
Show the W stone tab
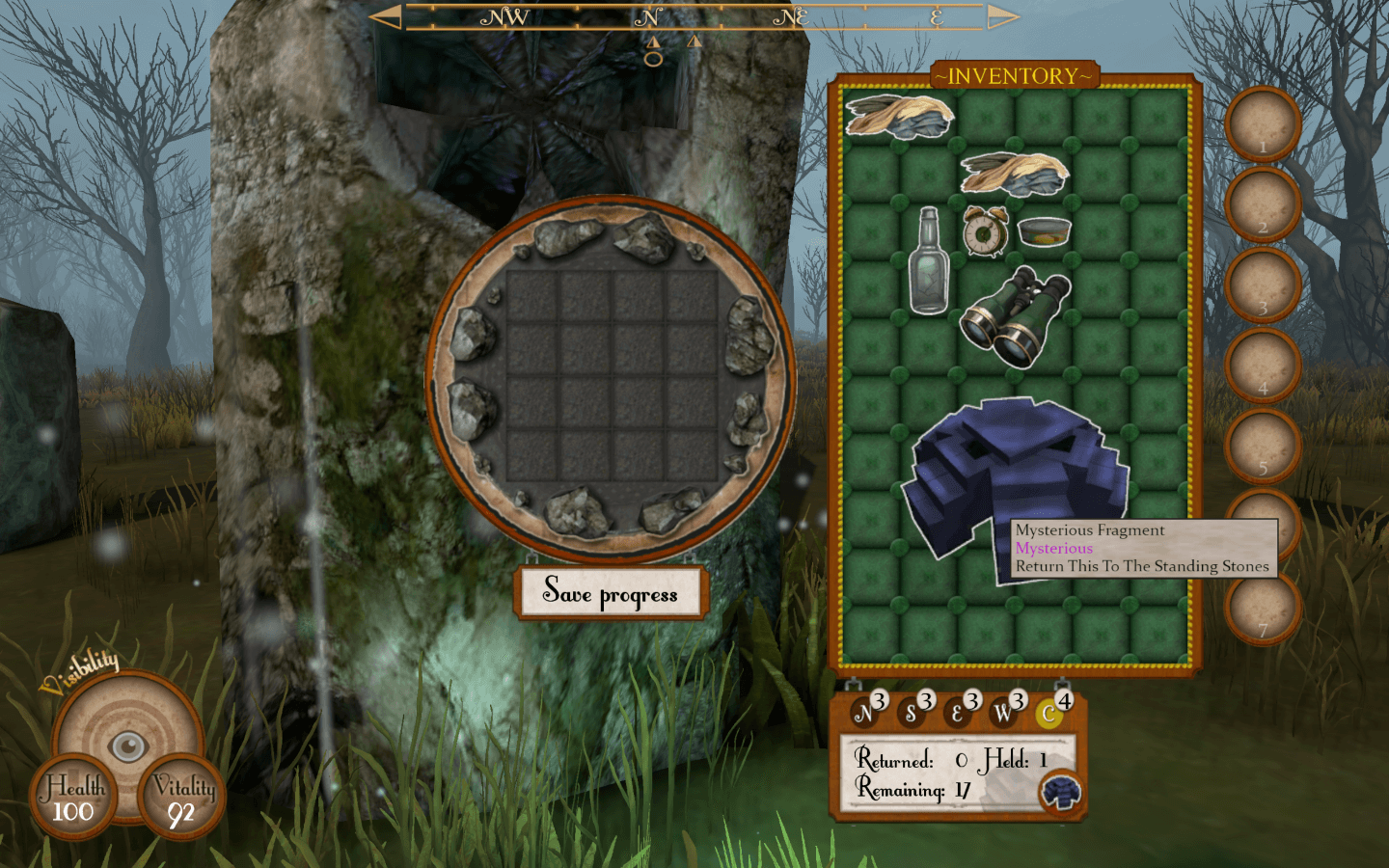[x=1002, y=714]
